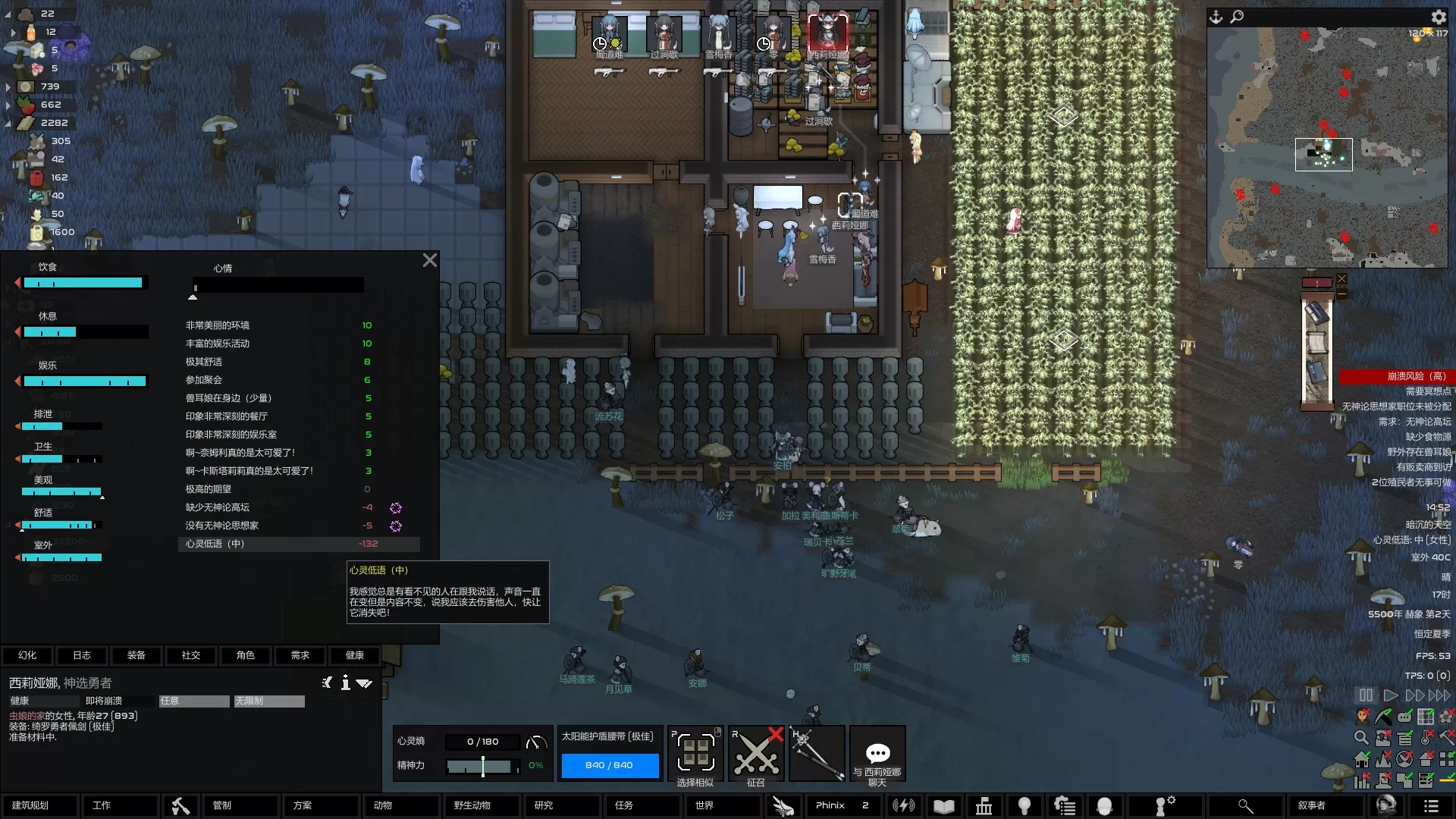This screenshot has height=819, width=1456.
Task: Open the 社交 (Social) tab
Action: click(x=191, y=655)
